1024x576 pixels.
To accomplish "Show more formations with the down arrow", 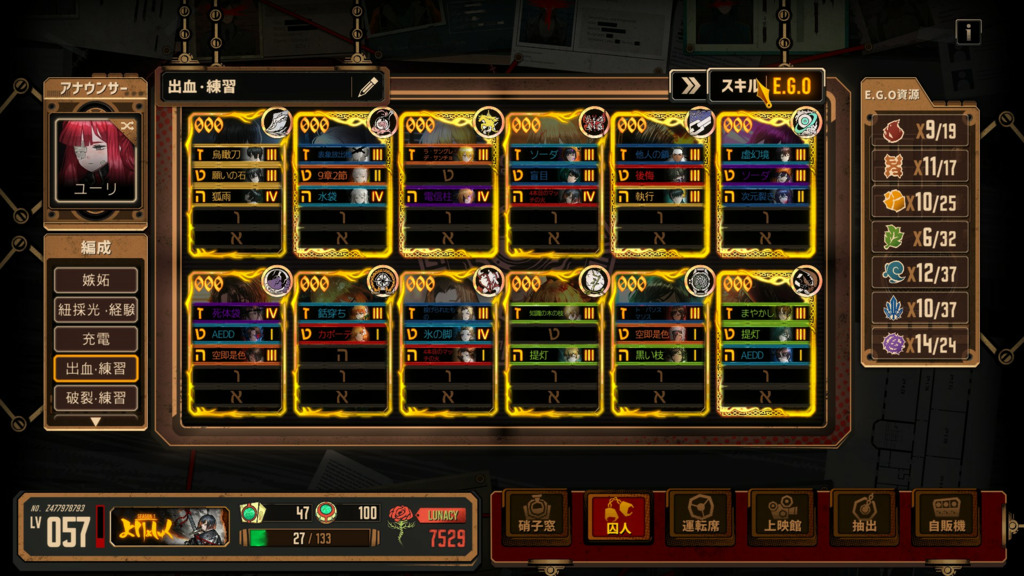I will [x=96, y=421].
